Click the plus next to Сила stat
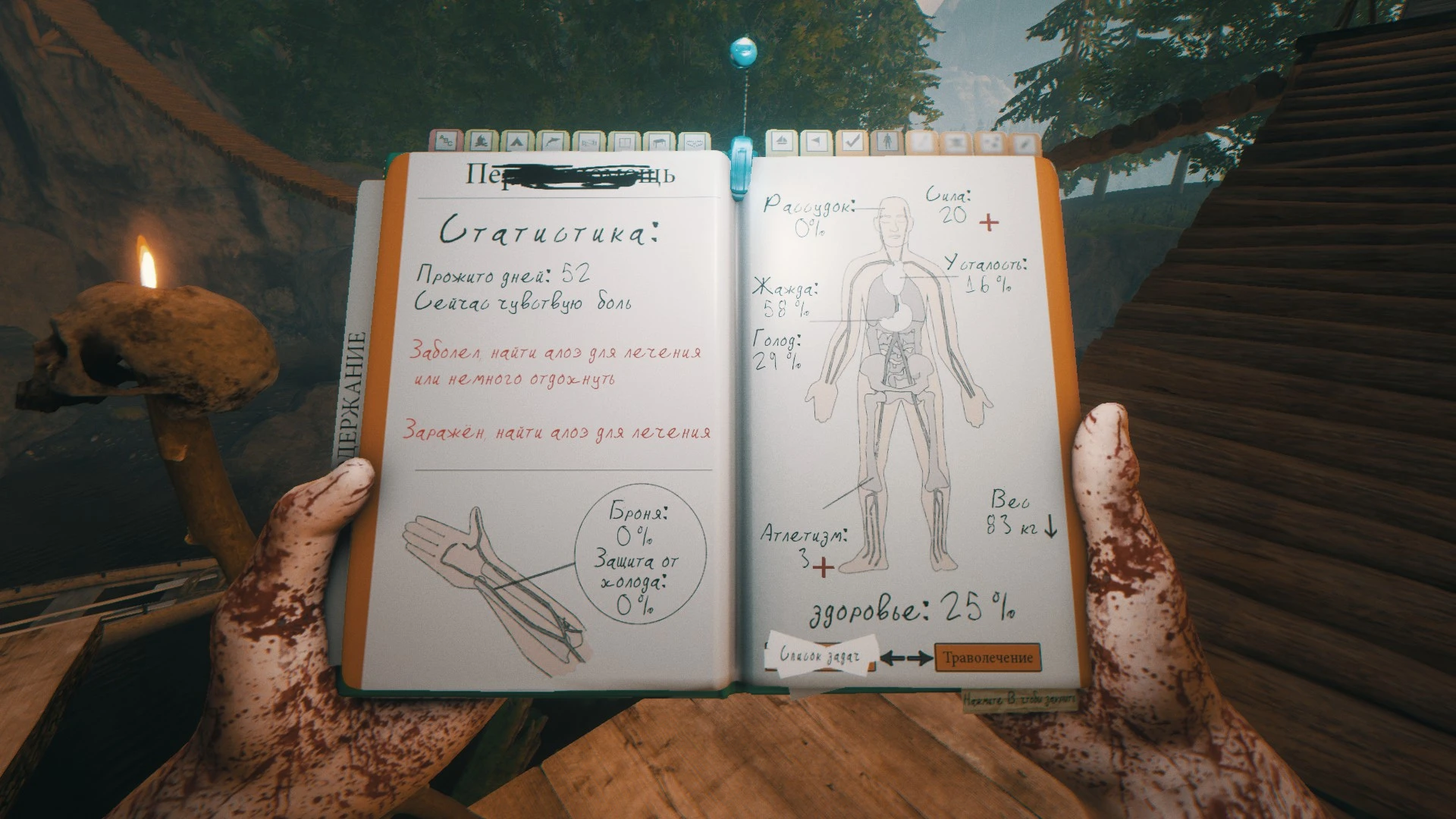Image resolution: width=1456 pixels, height=819 pixels. pos(990,224)
